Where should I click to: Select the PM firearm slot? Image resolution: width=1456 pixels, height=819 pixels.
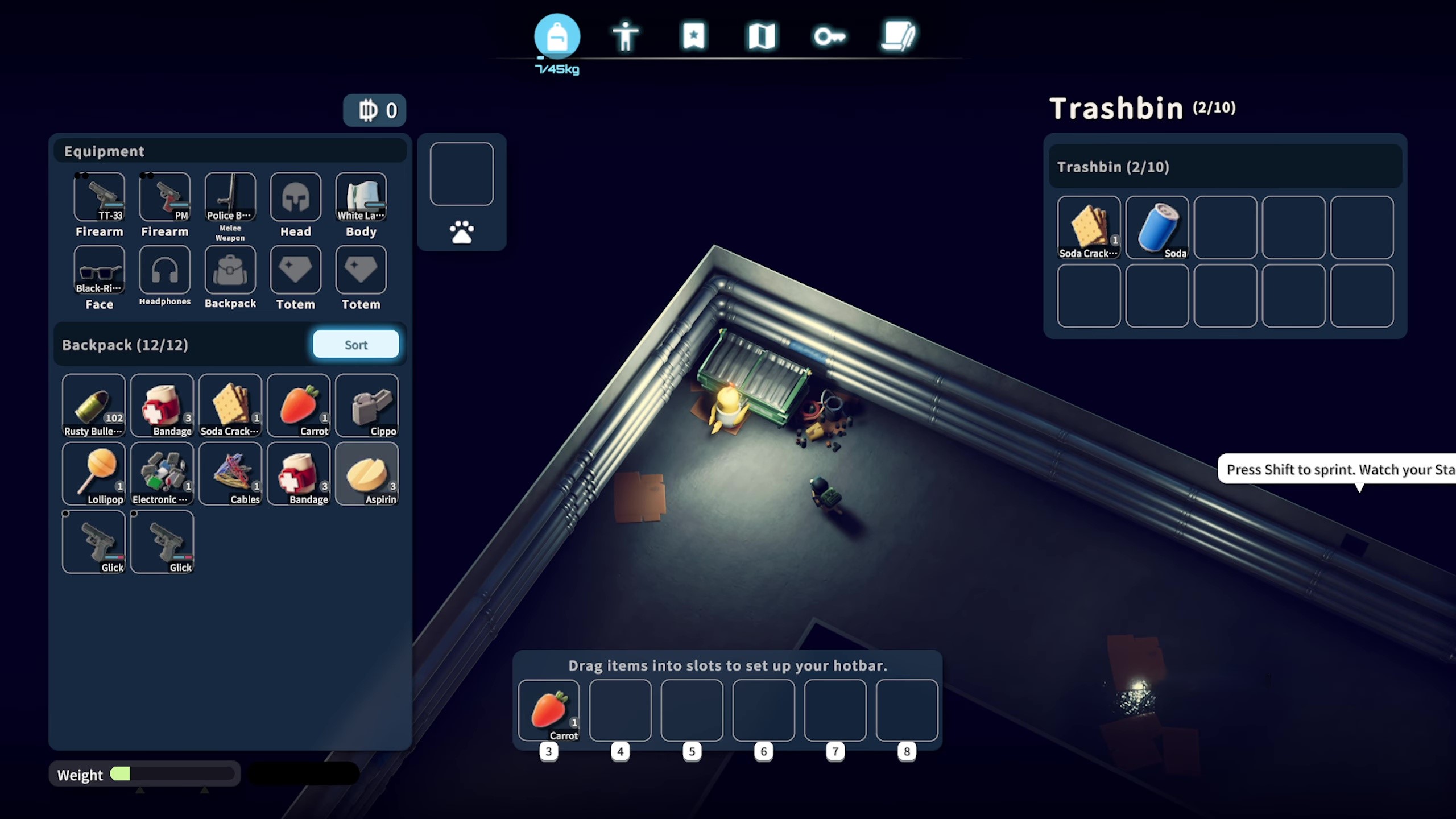coord(164,197)
